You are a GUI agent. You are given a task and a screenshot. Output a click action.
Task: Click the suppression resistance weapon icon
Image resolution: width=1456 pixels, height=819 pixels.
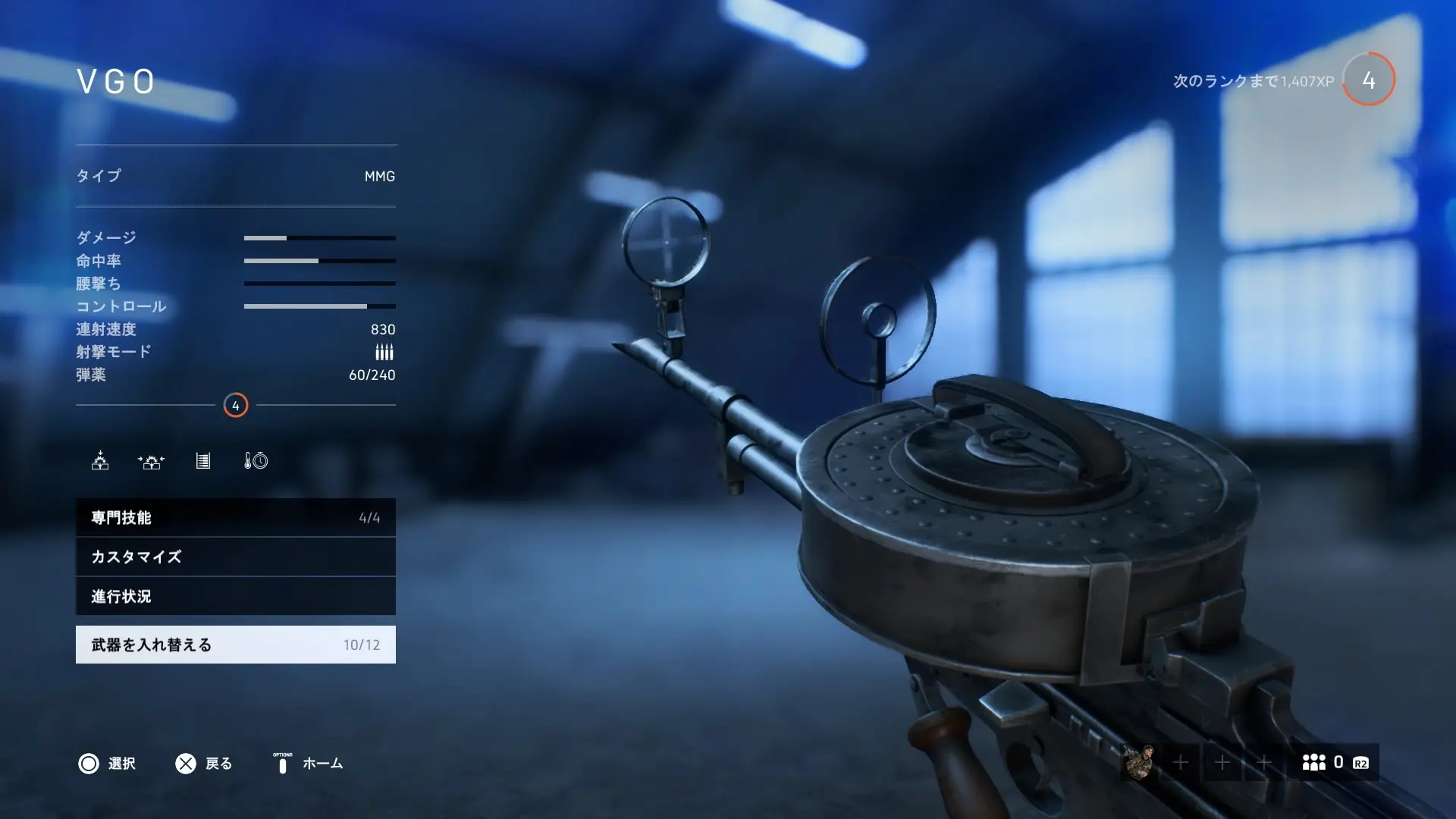152,461
